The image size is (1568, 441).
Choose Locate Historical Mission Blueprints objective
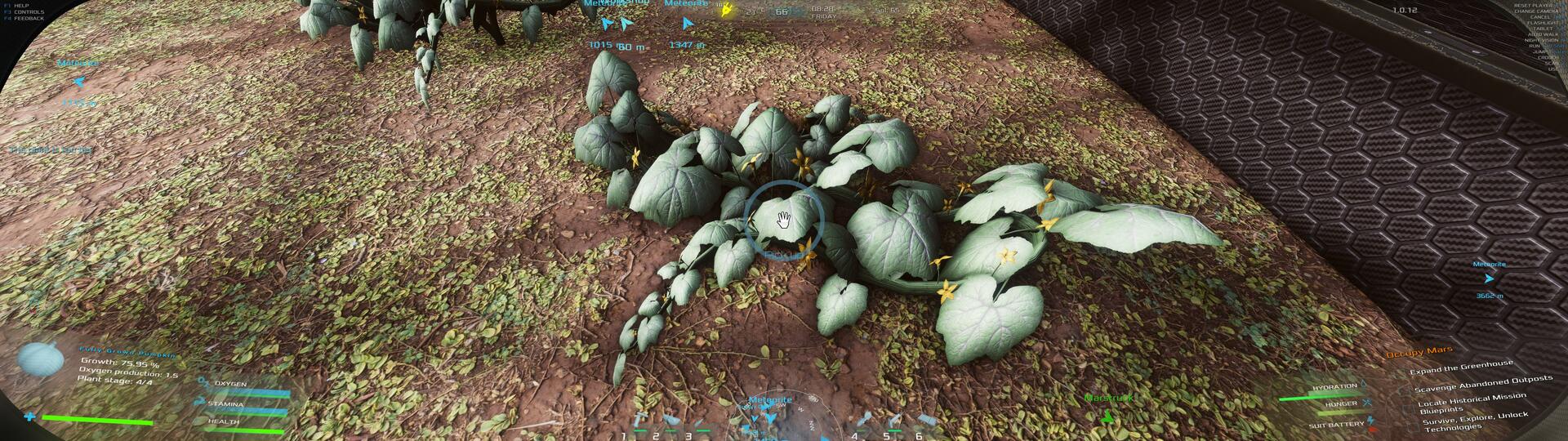coord(1472,402)
